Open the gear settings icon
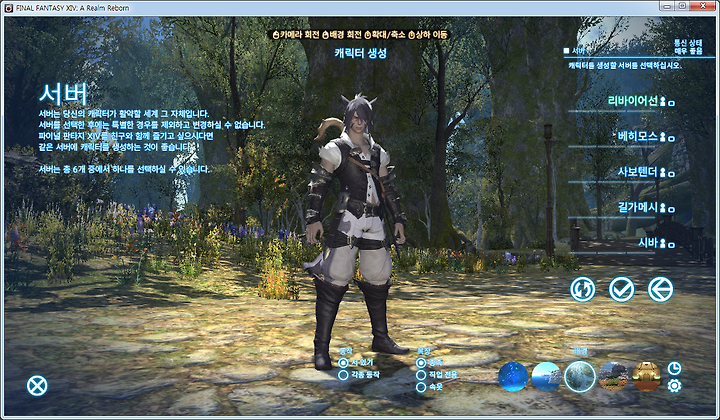This screenshot has height=420, width=720. [x=674, y=385]
